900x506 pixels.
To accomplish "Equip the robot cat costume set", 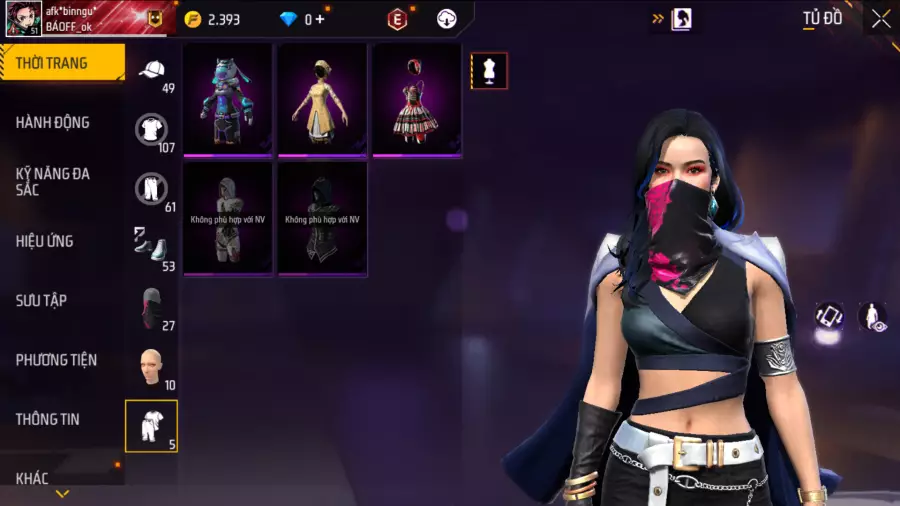I will pyautogui.click(x=227, y=99).
